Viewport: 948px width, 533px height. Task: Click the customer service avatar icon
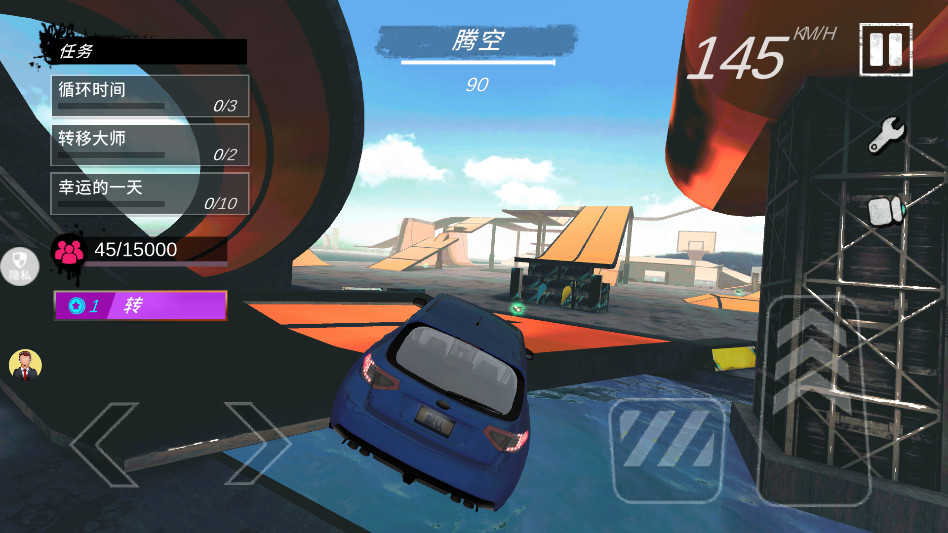pyautogui.click(x=25, y=365)
